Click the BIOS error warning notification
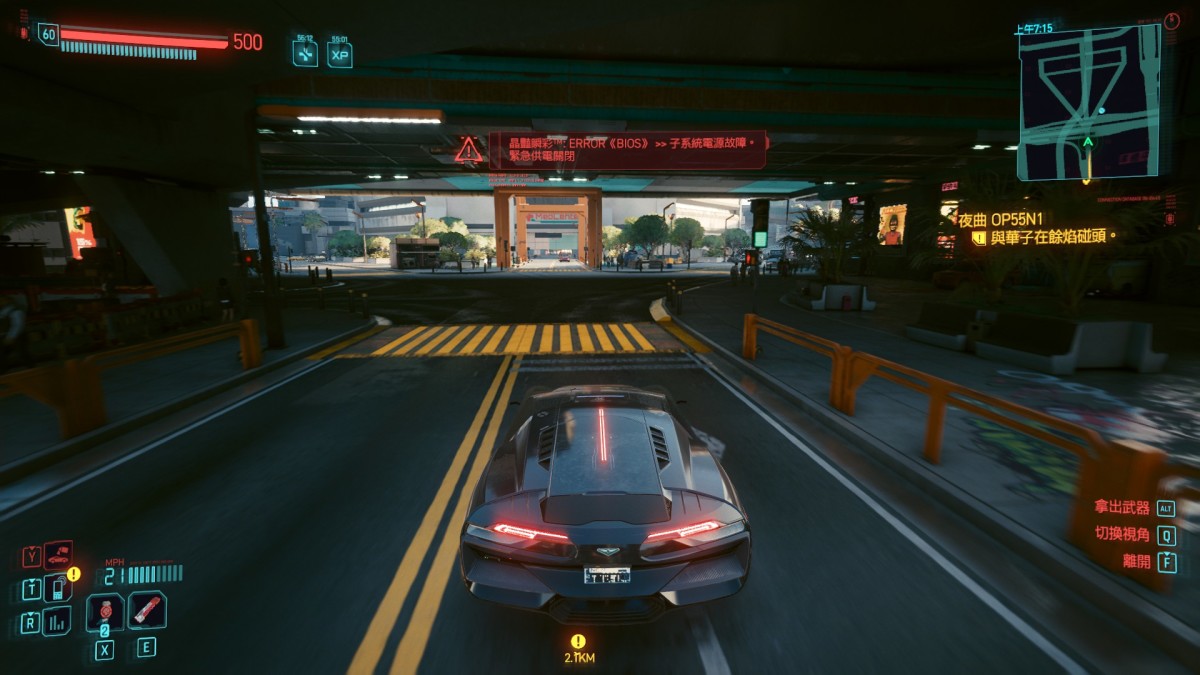The width and height of the screenshot is (1200, 675). coord(628,150)
